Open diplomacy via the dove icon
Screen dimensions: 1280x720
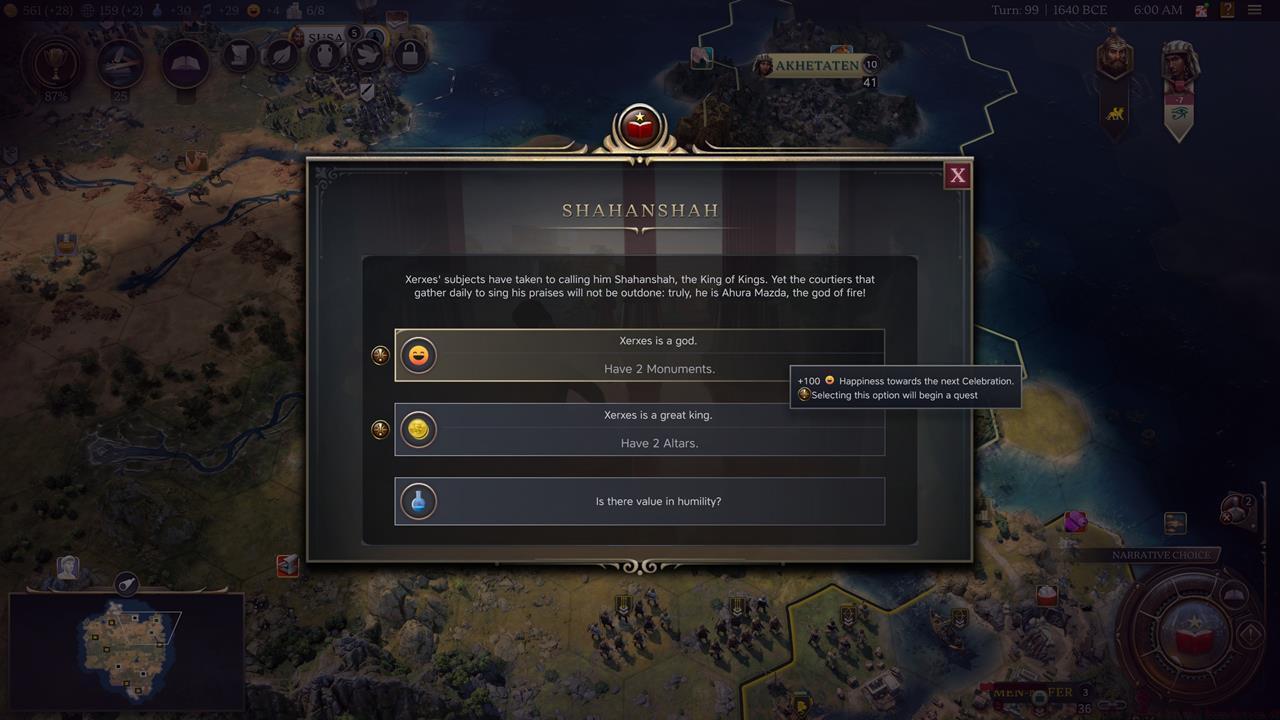pos(366,55)
